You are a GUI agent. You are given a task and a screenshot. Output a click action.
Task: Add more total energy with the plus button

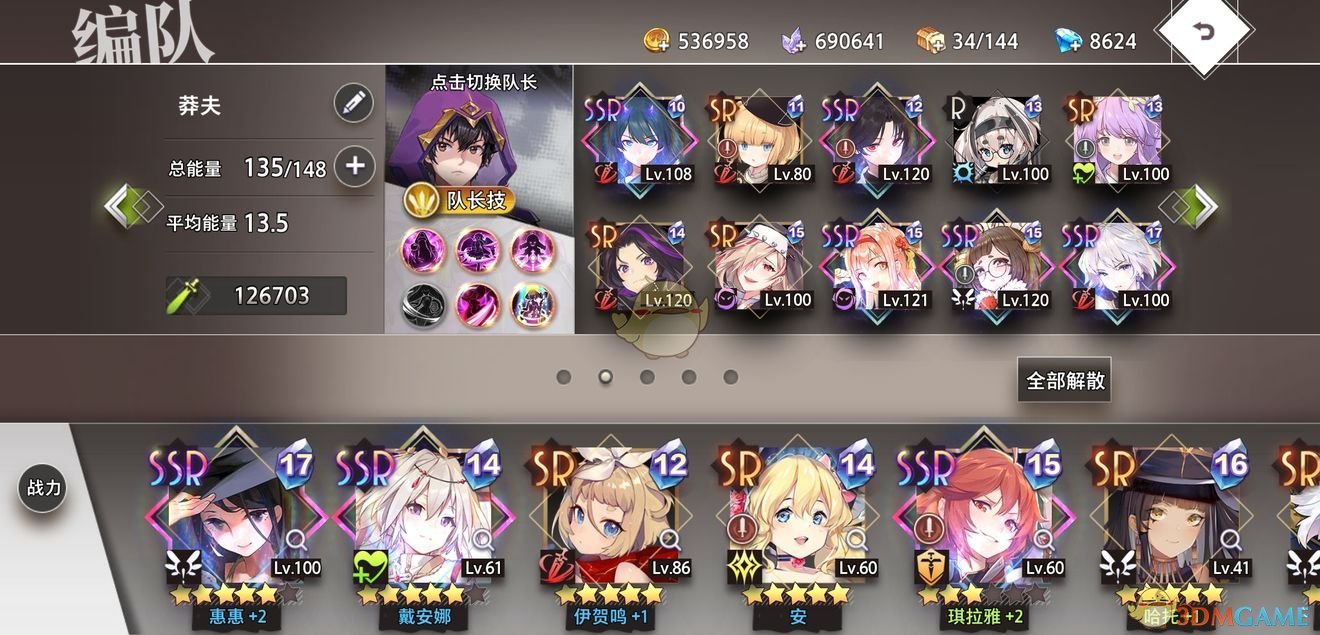[353, 166]
